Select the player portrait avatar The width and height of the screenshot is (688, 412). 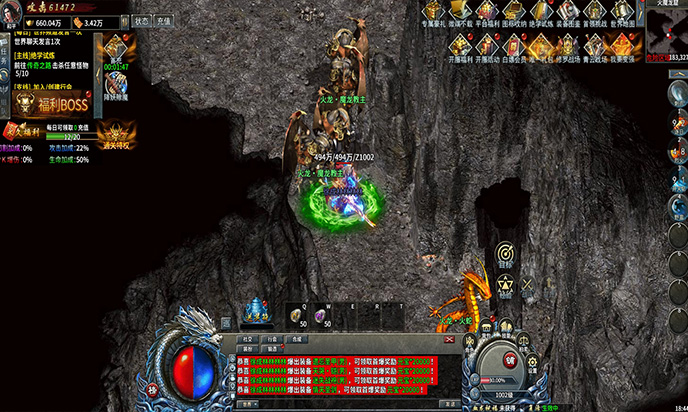coord(14,16)
